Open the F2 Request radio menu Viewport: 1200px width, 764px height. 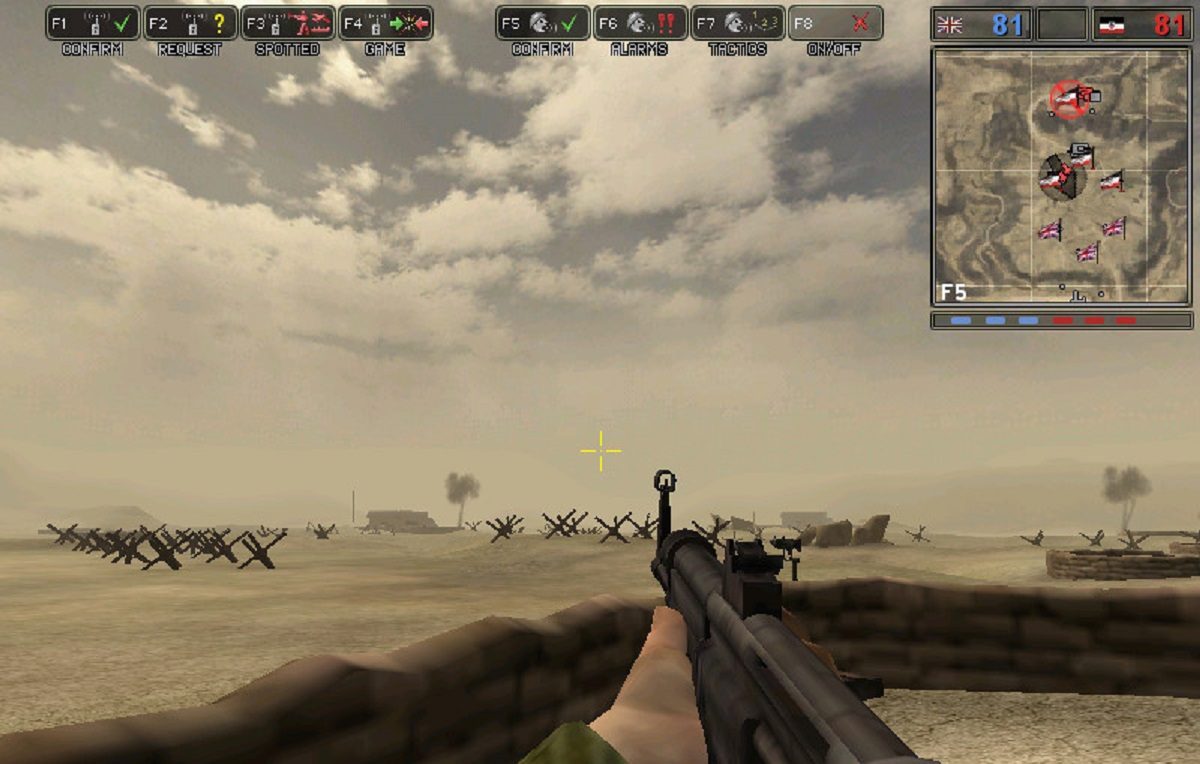pyautogui.click(x=190, y=23)
